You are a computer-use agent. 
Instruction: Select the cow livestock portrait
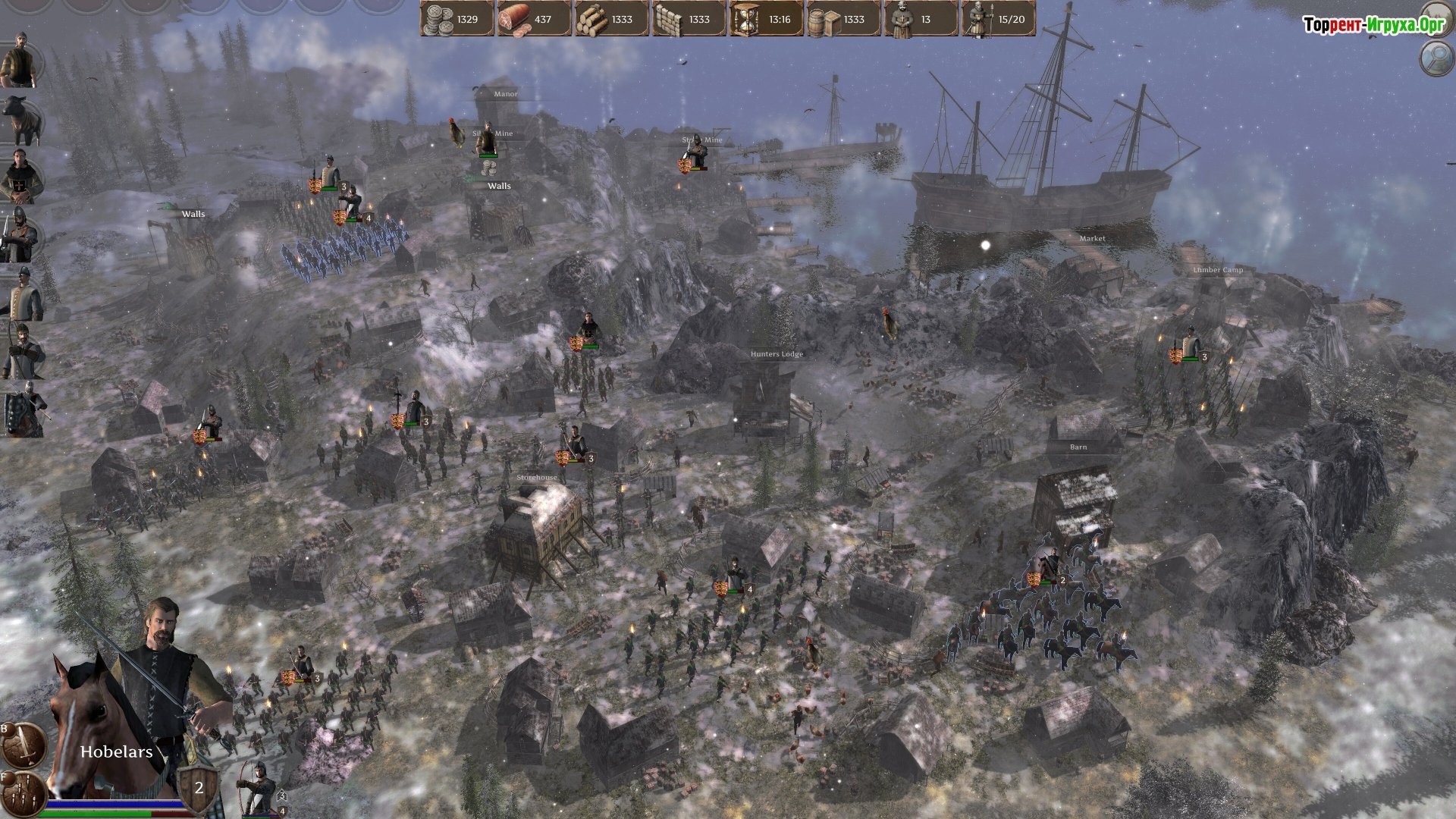pyautogui.click(x=20, y=120)
